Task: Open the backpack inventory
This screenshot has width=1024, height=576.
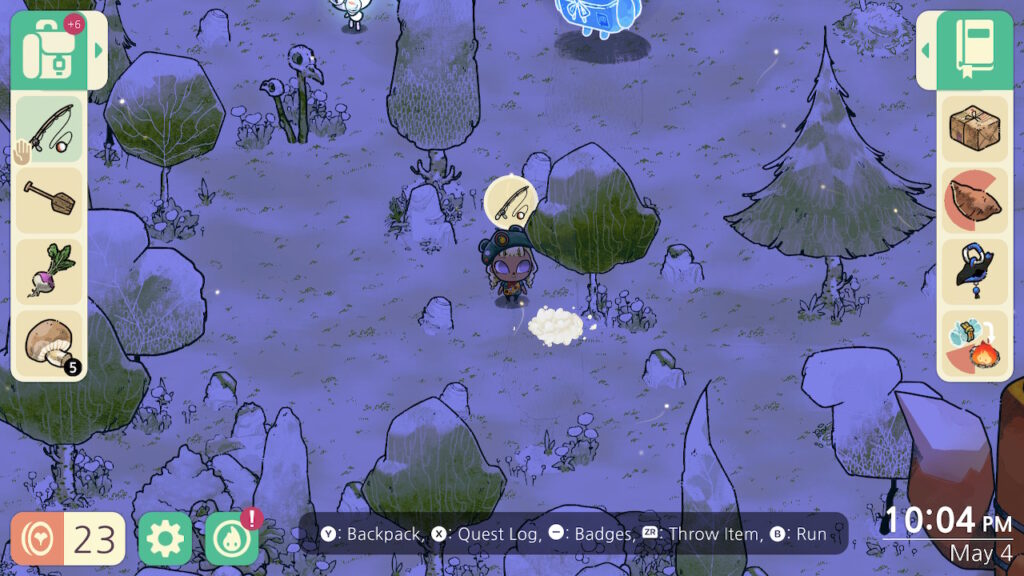Action: [x=48, y=50]
